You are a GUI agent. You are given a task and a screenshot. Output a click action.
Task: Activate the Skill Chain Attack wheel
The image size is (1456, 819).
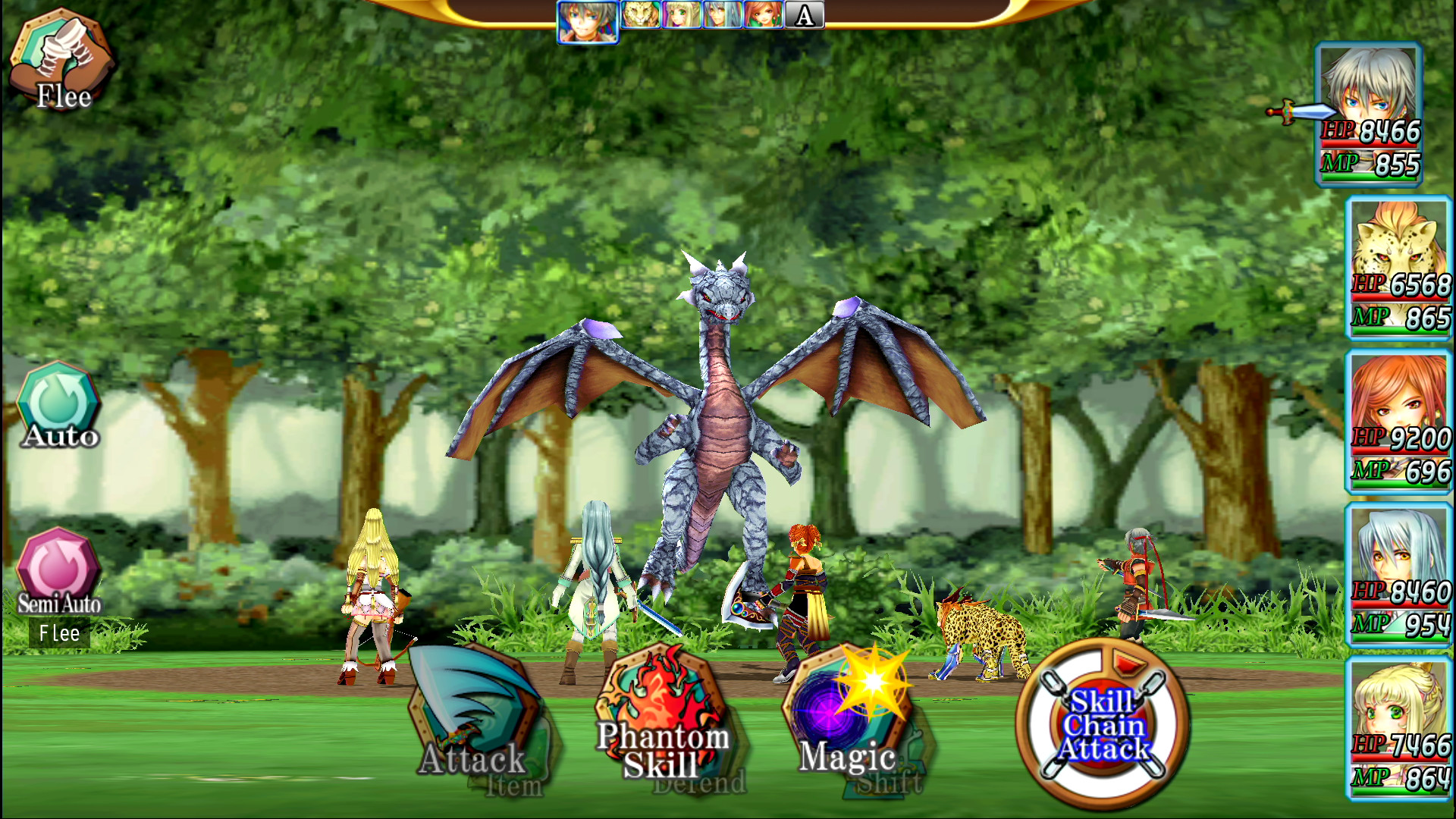tap(1107, 728)
